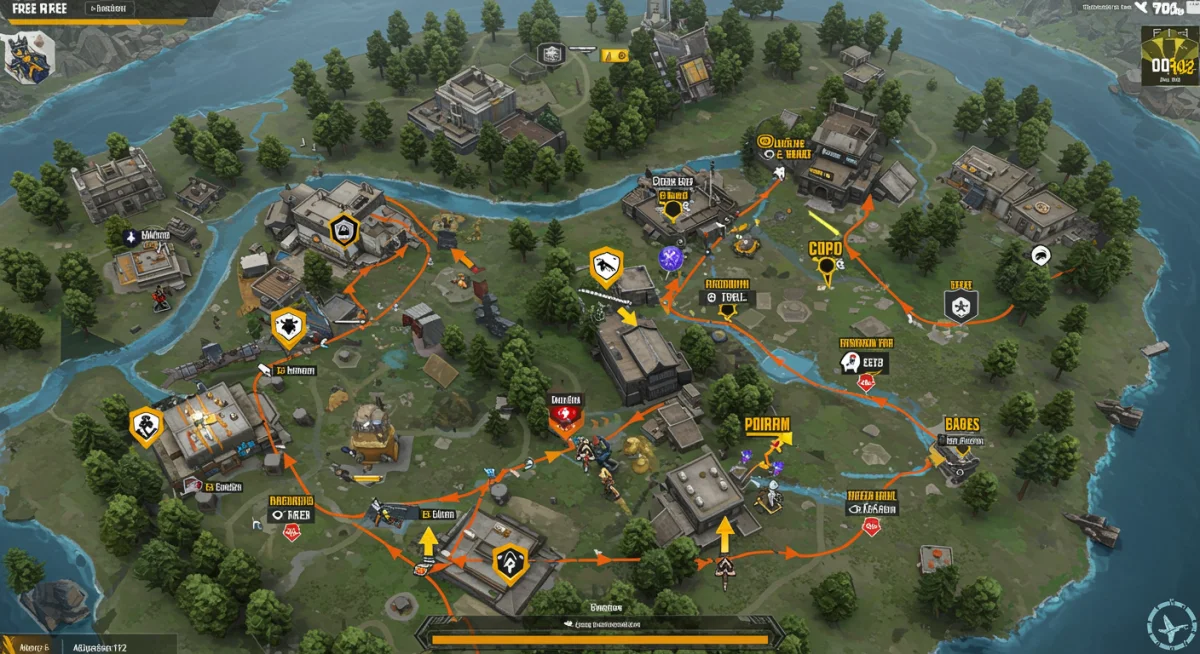
Task: Click the white round helmet marker
Action: click(x=1039, y=254)
